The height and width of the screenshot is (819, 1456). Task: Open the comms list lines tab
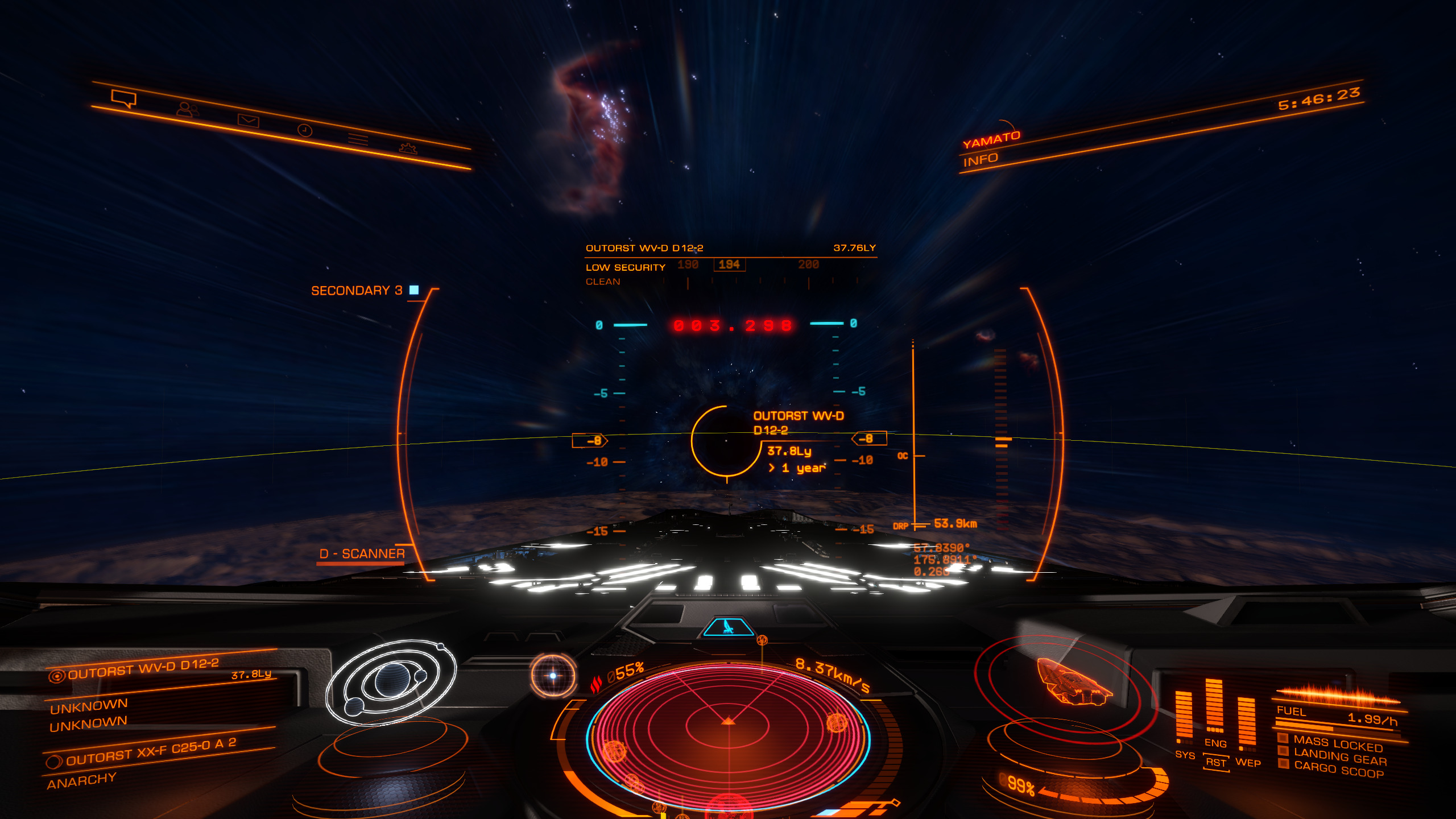point(358,139)
